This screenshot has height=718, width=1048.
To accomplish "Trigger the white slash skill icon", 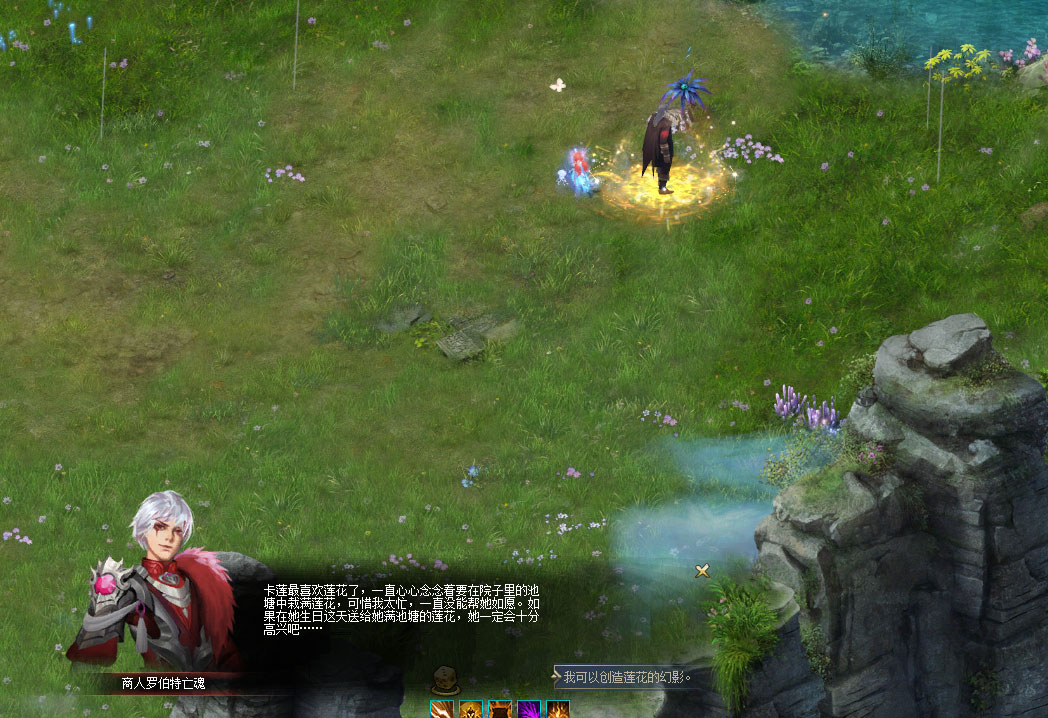I will pyautogui.click(x=442, y=709).
